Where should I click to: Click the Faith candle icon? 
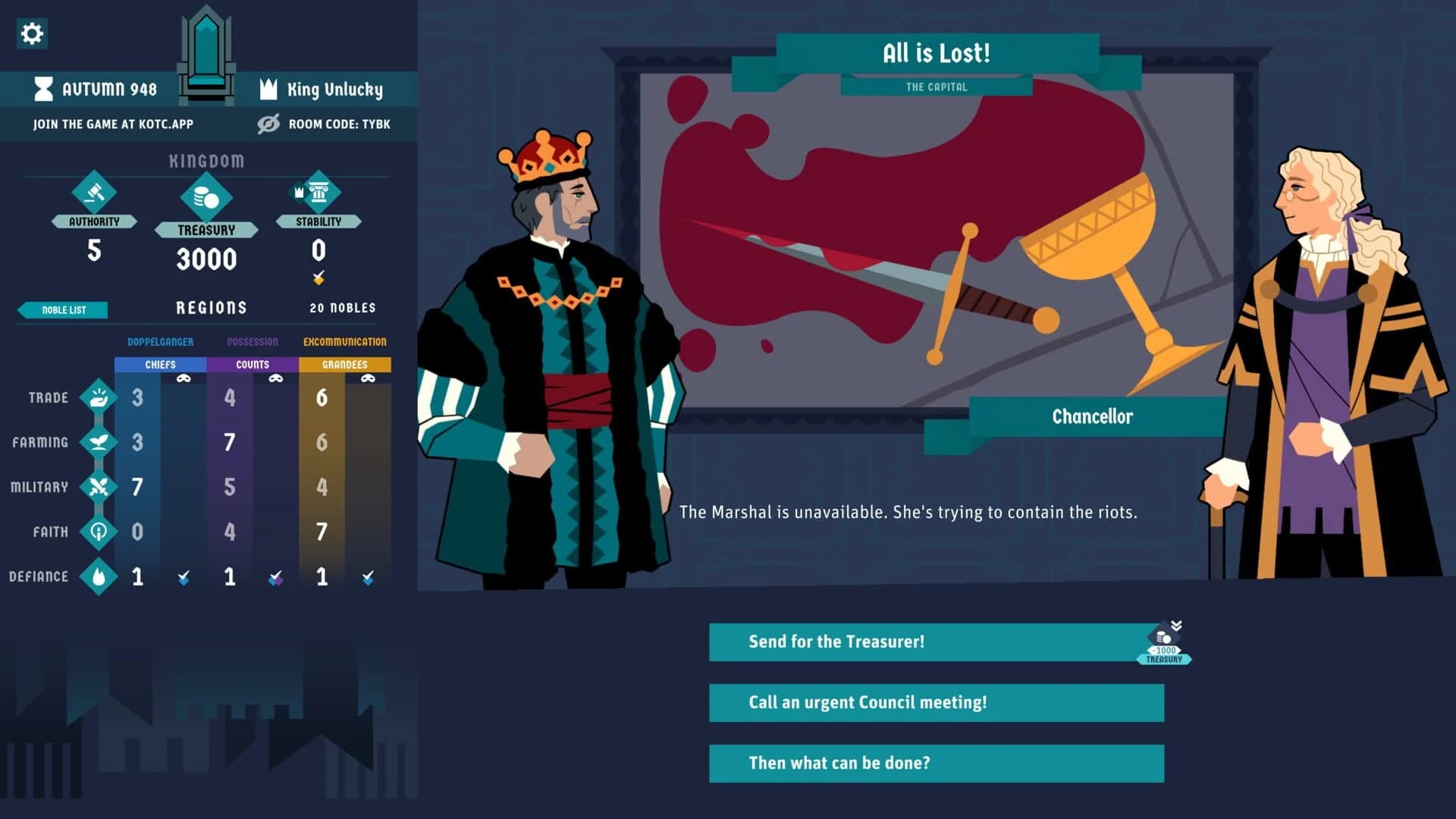98,531
